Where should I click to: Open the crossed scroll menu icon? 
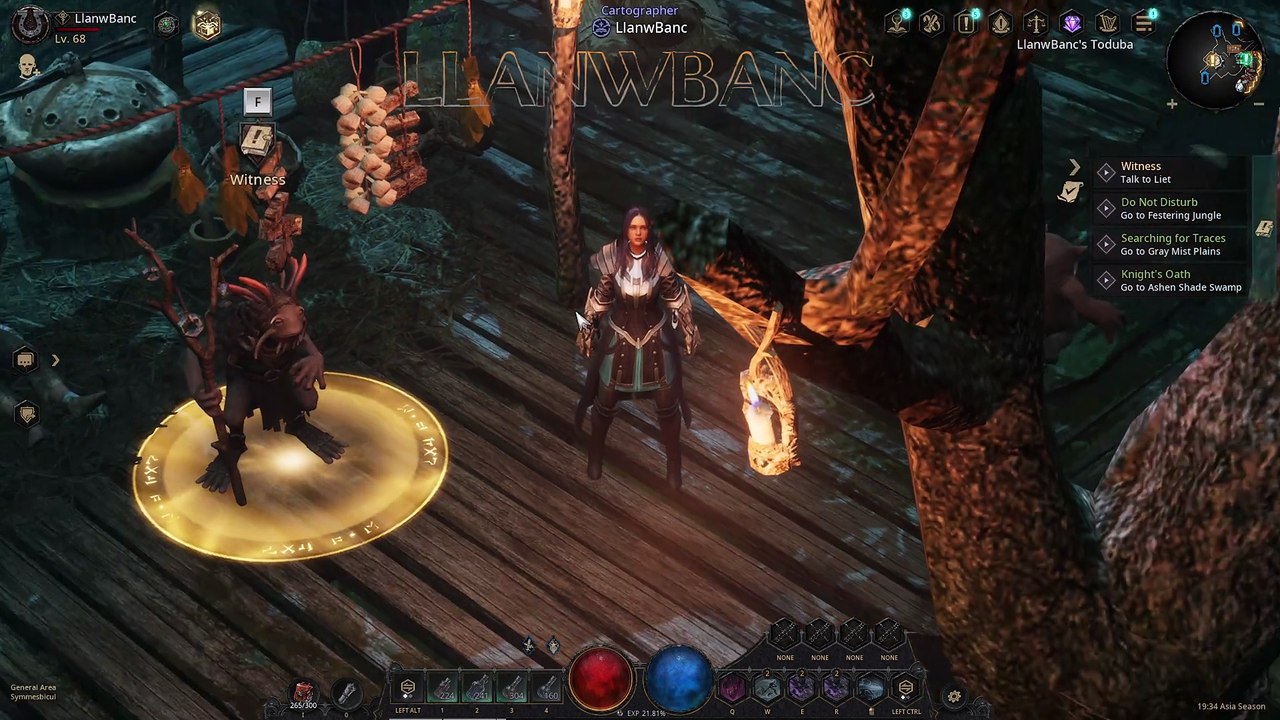(932, 22)
